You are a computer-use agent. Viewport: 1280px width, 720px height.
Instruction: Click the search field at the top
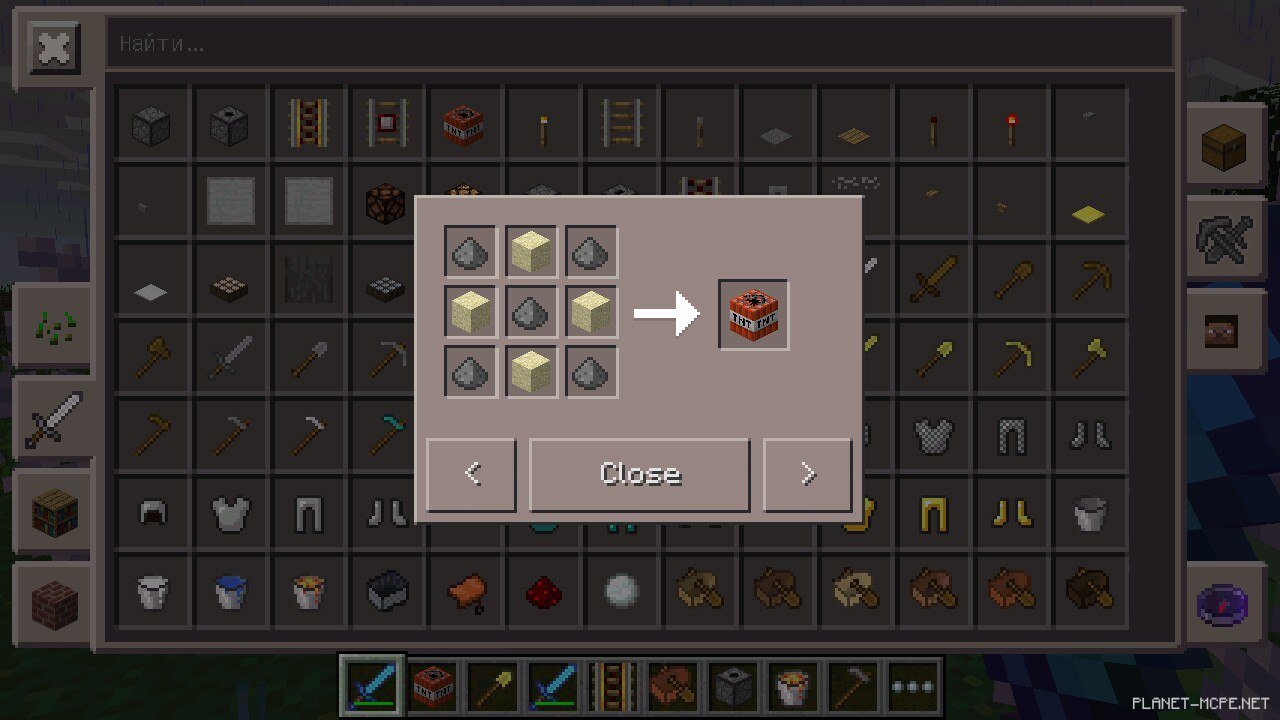coord(640,44)
